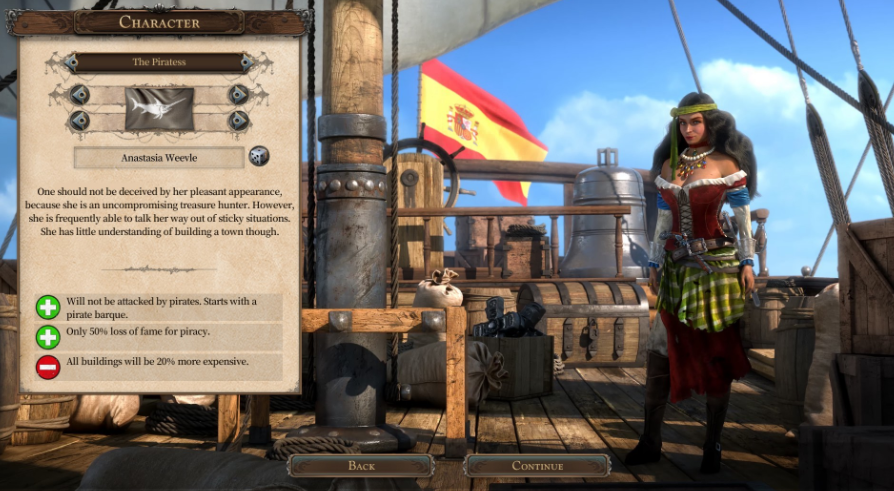The image size is (894, 491).
Task: Edit the Anastasia Weevle name field
Action: (x=159, y=157)
